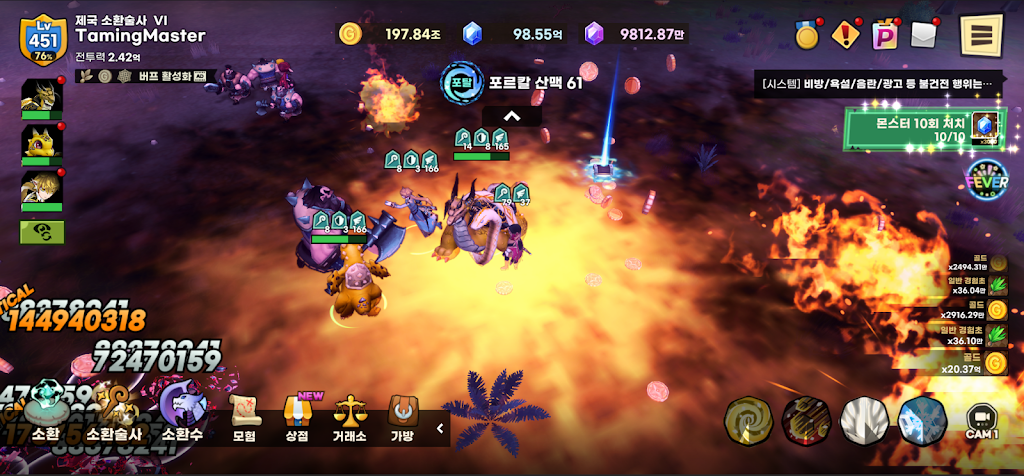Viewport: 1024px width, 476px height.
Task: Switch camera with the CAM 1 button
Action: [981, 421]
